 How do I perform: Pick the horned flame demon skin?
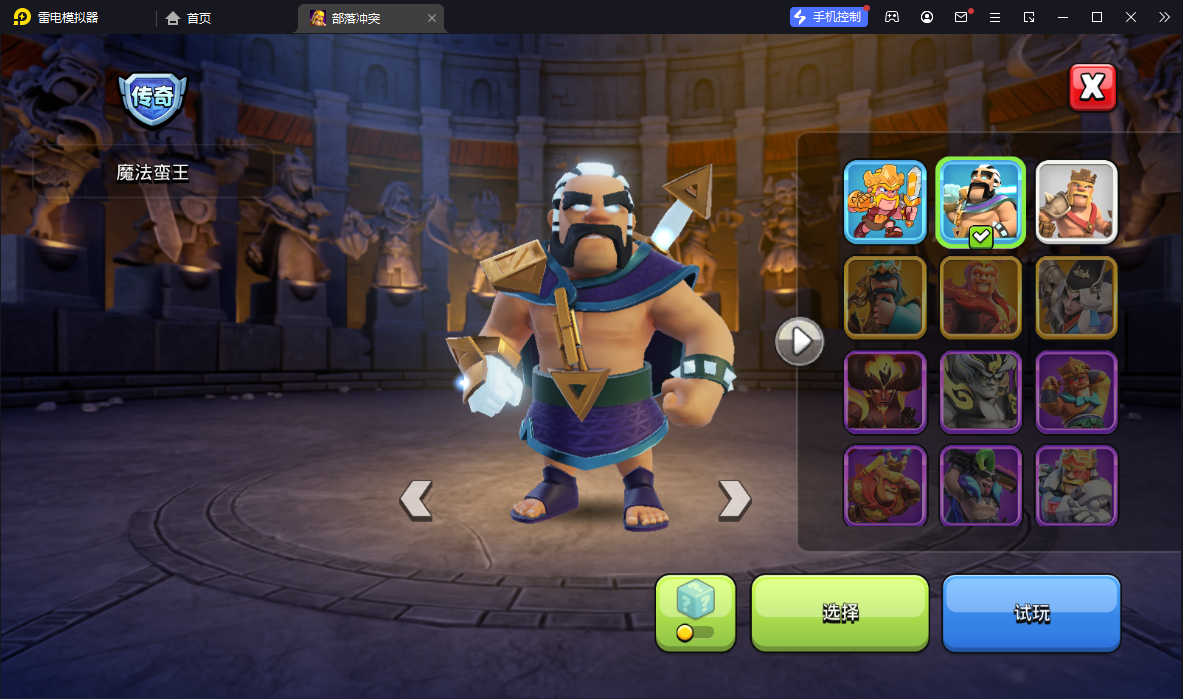pyautogui.click(x=885, y=391)
